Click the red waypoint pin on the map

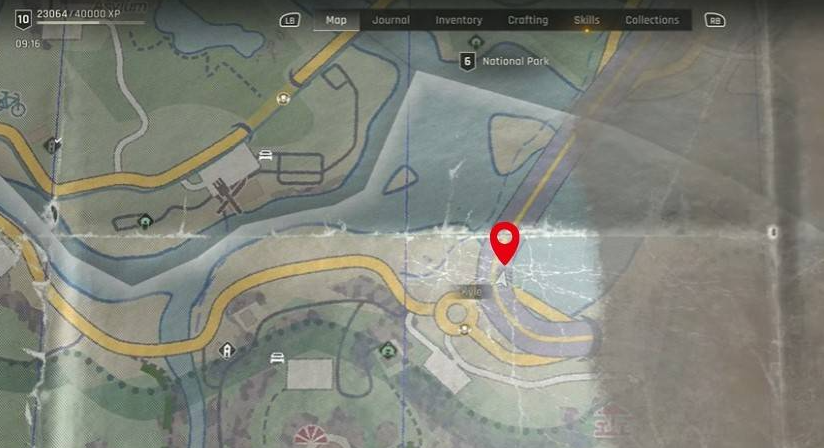(x=506, y=242)
